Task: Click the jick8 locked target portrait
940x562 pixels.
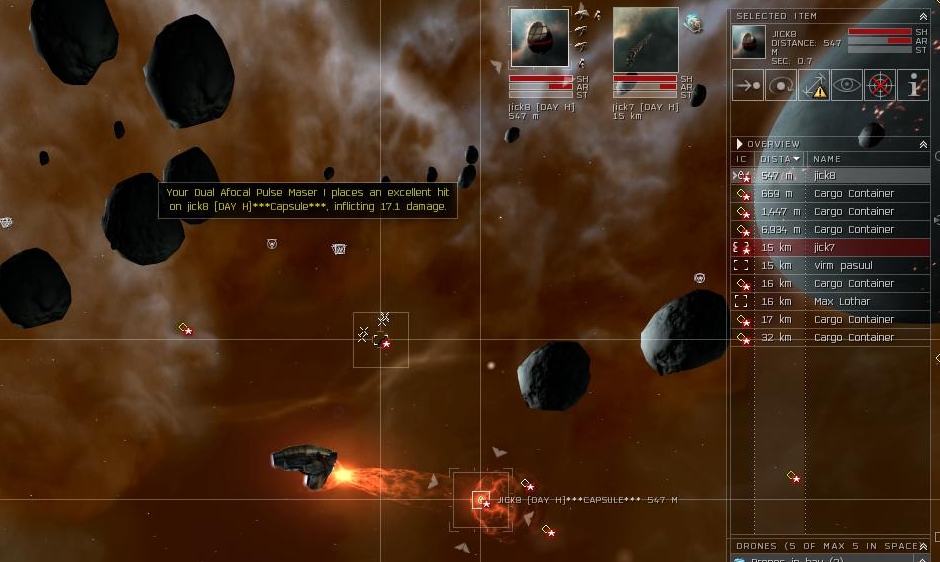Action: coord(539,38)
